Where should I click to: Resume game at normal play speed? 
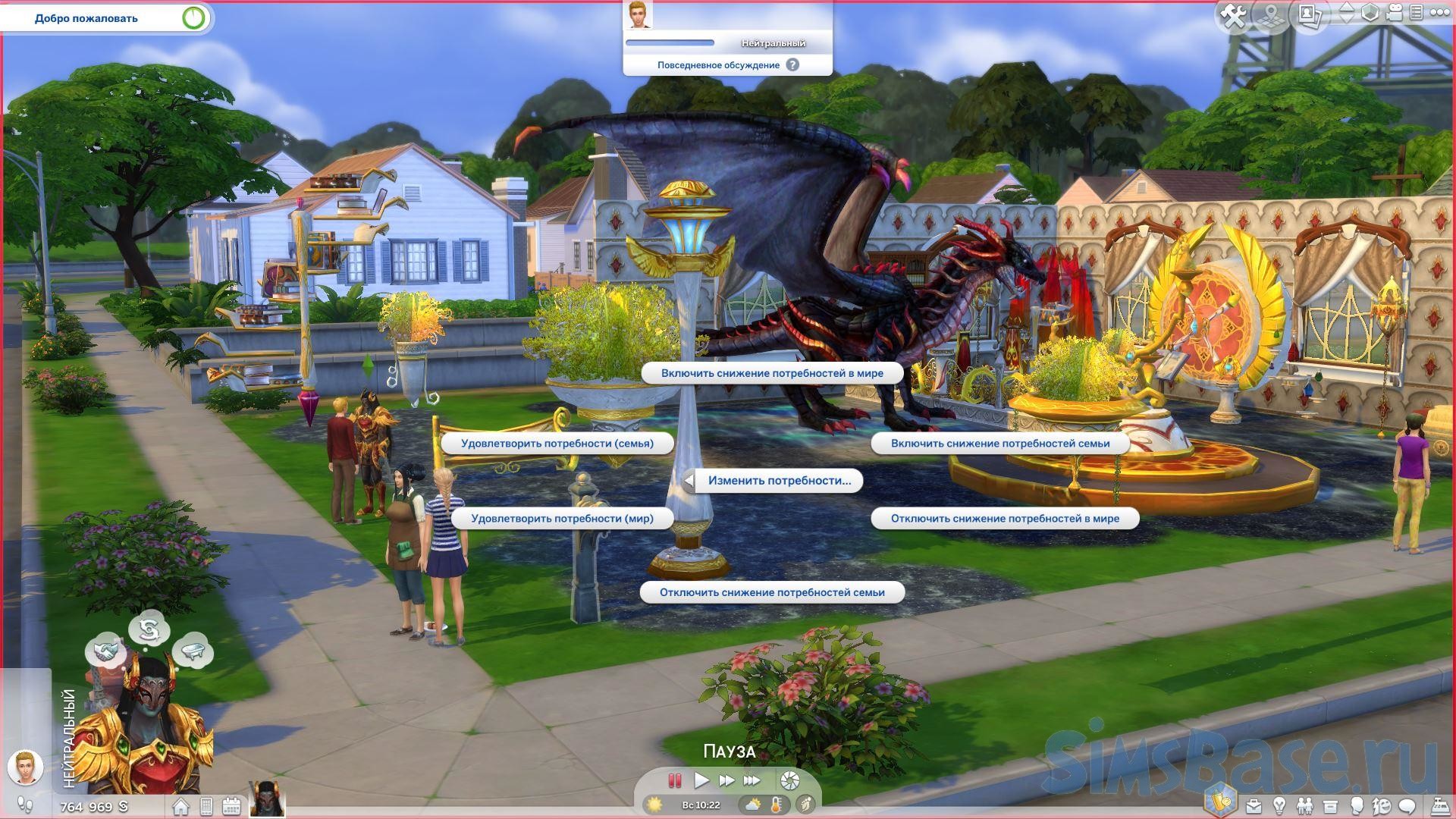(701, 780)
